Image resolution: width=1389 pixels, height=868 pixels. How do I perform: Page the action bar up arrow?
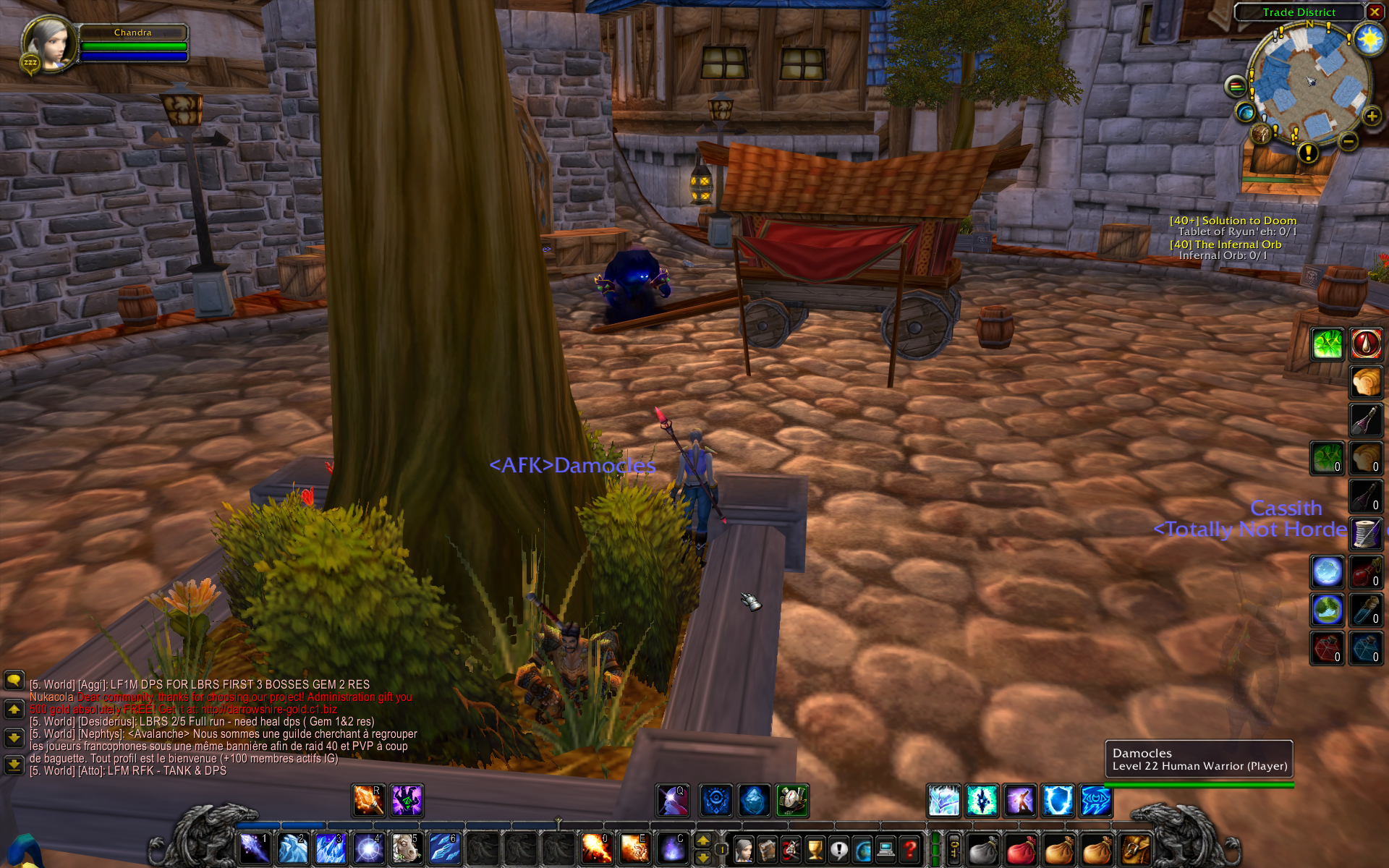(702, 841)
